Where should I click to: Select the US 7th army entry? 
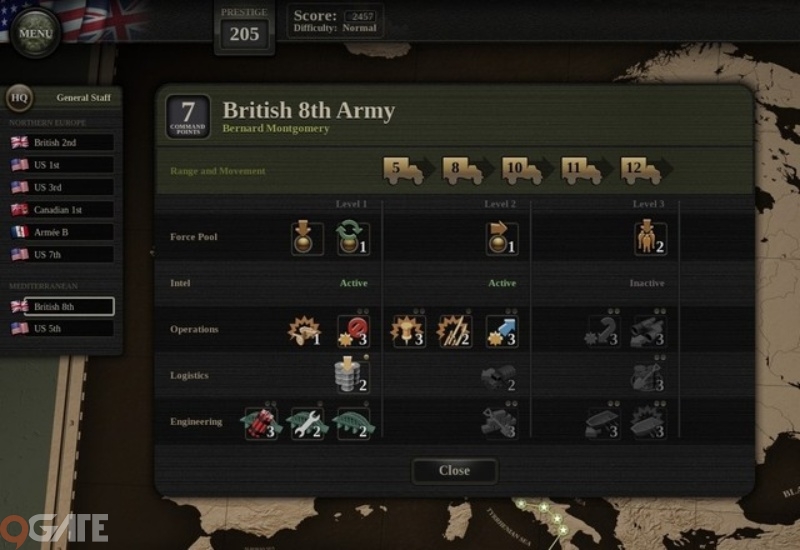pos(60,254)
